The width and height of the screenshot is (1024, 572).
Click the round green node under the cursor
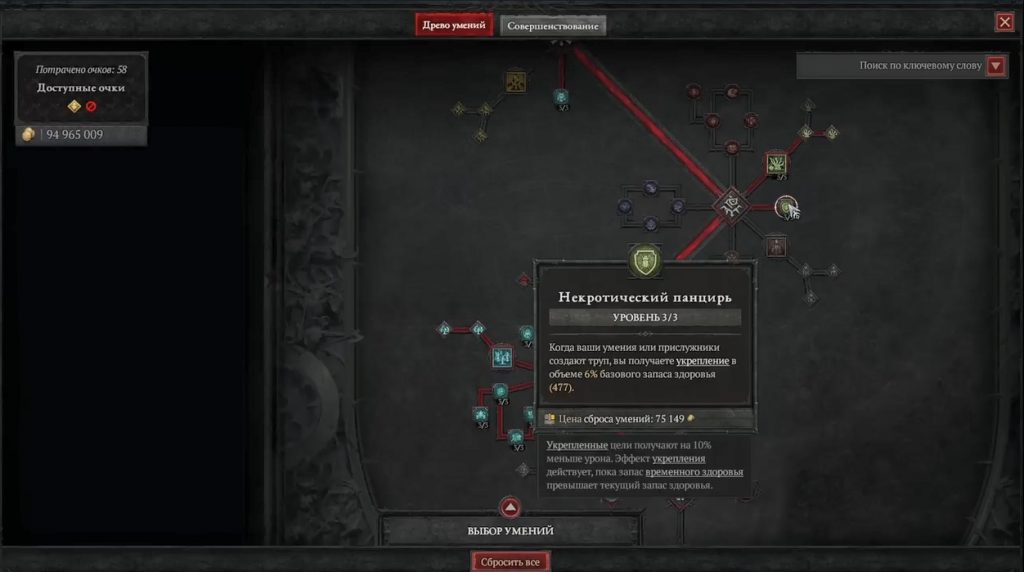786,206
